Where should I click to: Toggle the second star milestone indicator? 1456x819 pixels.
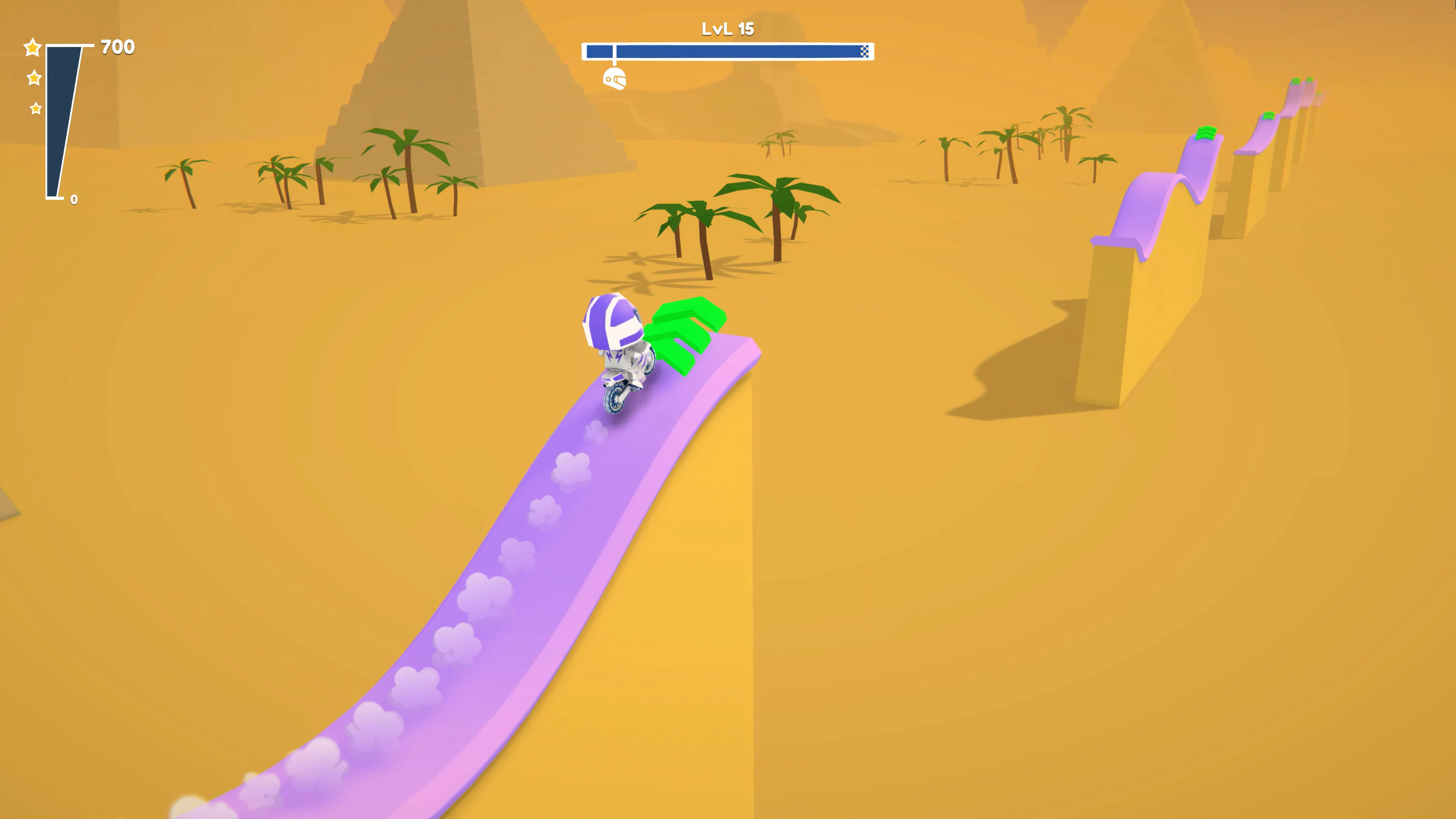coord(34,78)
